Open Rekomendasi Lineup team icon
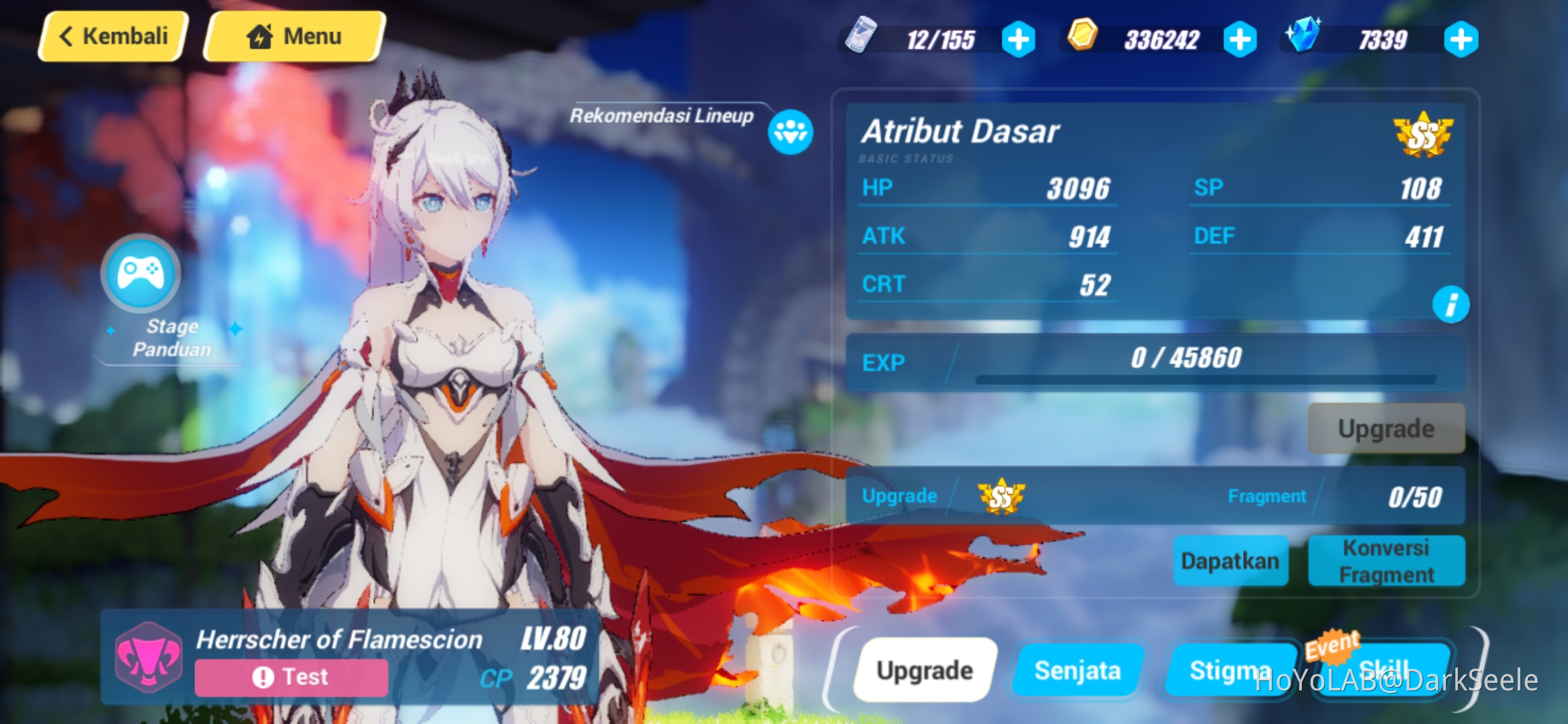The width and height of the screenshot is (1568, 724). click(x=789, y=133)
